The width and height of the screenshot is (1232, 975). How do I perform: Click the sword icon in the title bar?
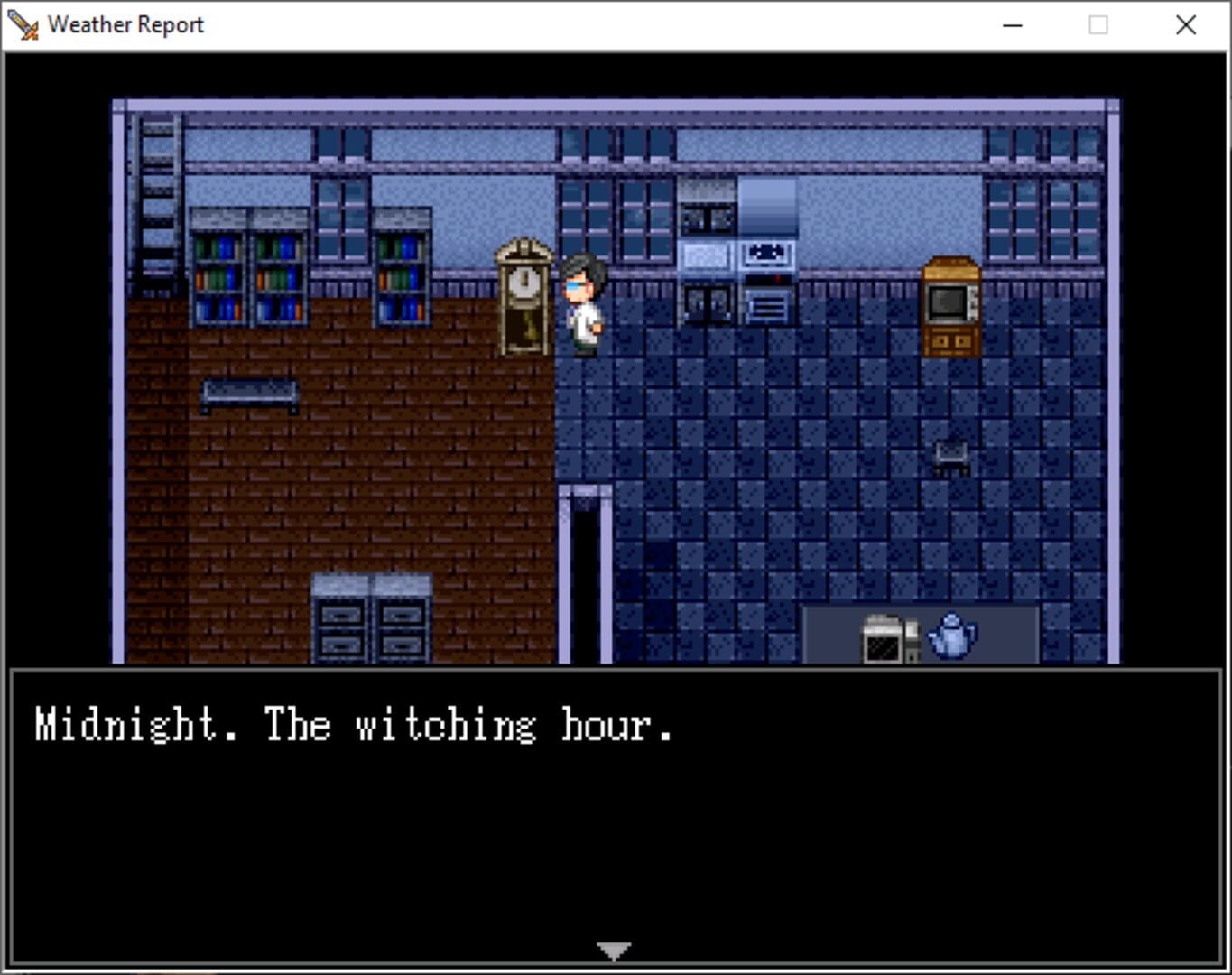[x=22, y=23]
